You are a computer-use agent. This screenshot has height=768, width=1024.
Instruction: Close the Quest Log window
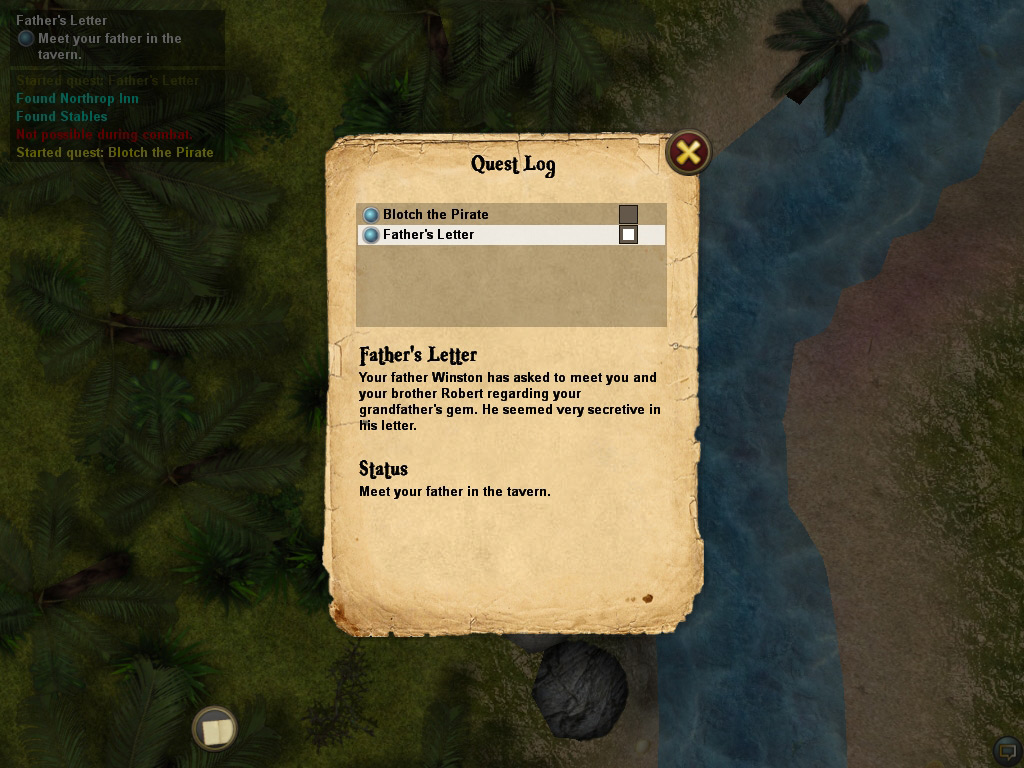click(688, 152)
